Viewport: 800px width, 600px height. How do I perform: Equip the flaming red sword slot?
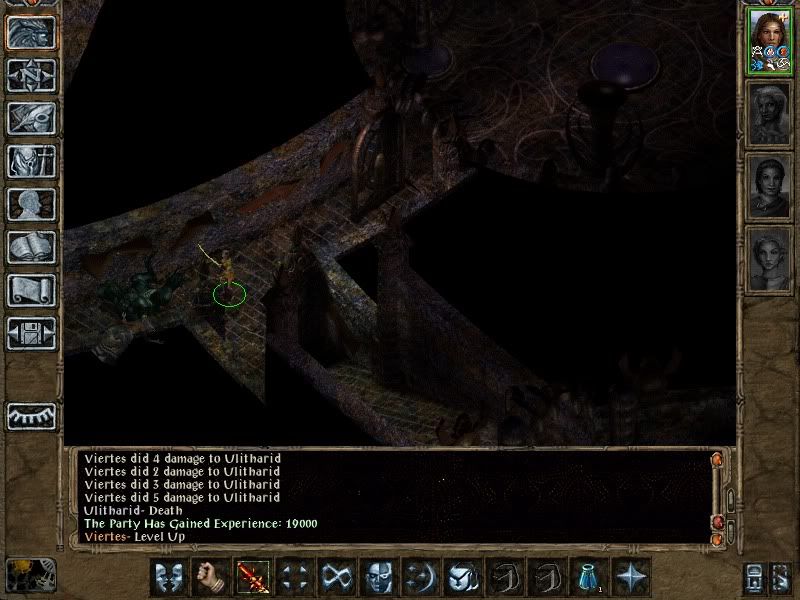[253, 577]
